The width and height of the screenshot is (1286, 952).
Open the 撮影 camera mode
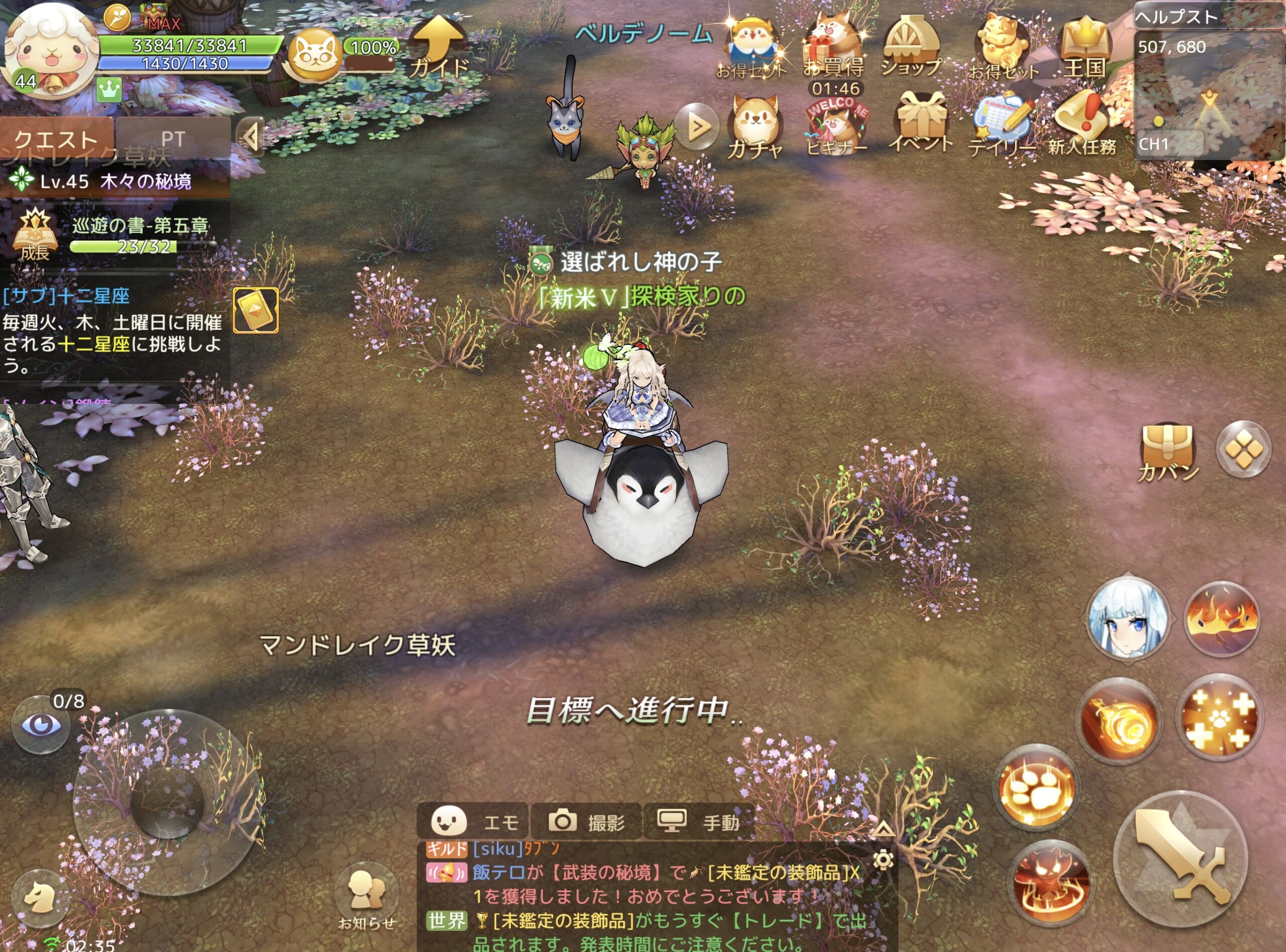click(x=586, y=821)
